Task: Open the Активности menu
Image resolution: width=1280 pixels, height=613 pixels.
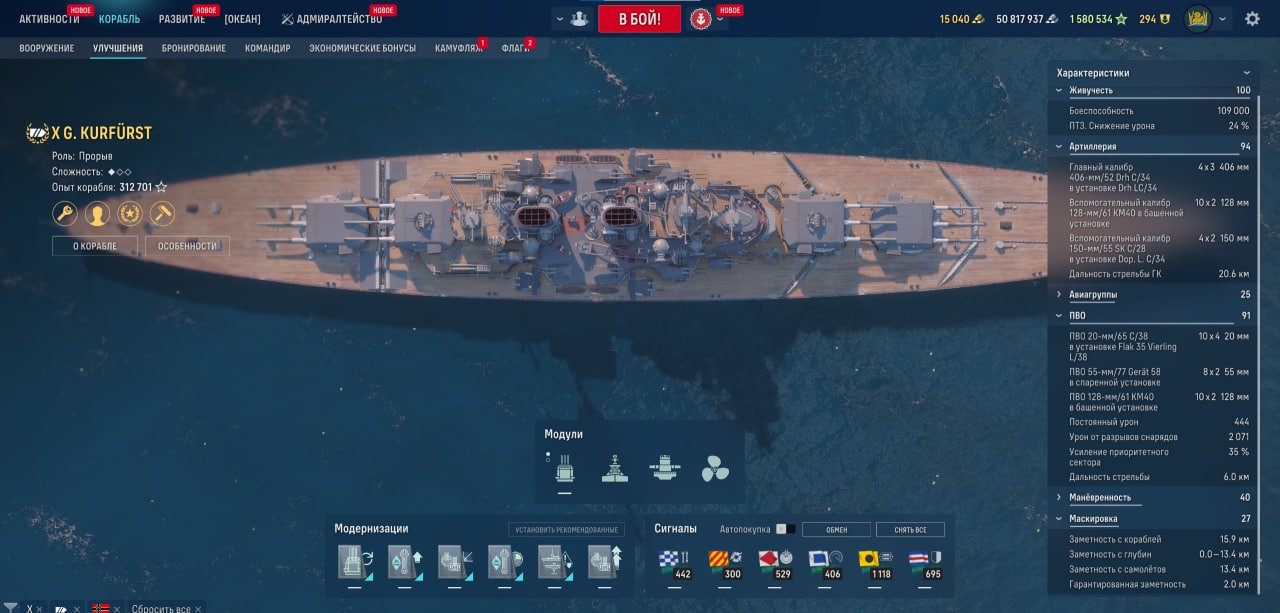Action: (49, 19)
